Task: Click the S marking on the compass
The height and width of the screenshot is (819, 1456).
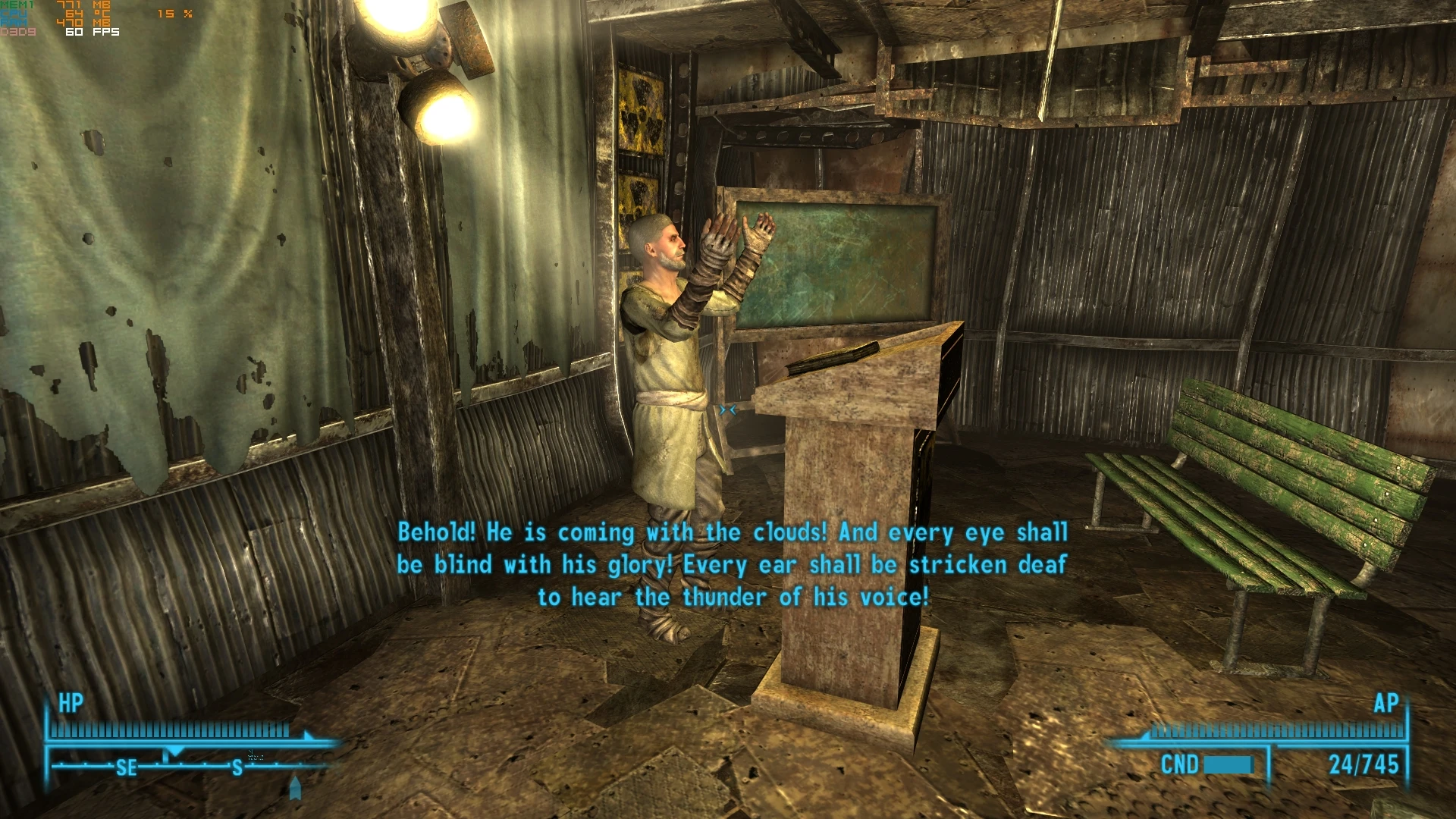Action: click(236, 768)
